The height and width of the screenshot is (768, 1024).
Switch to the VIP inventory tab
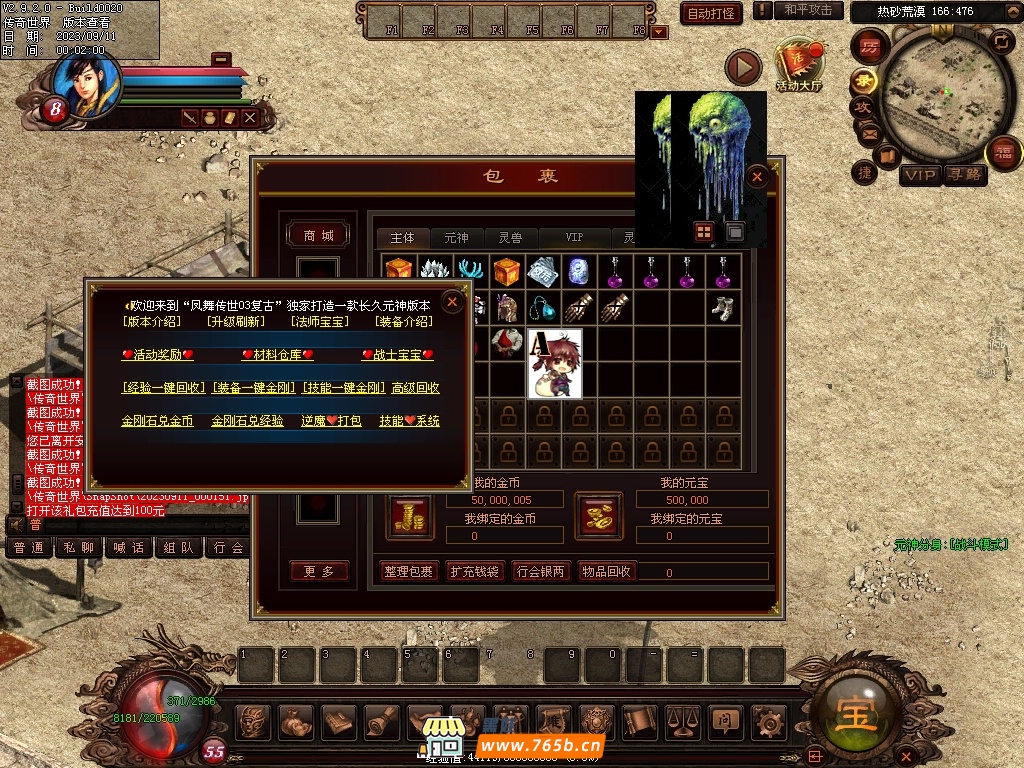pyautogui.click(x=574, y=238)
